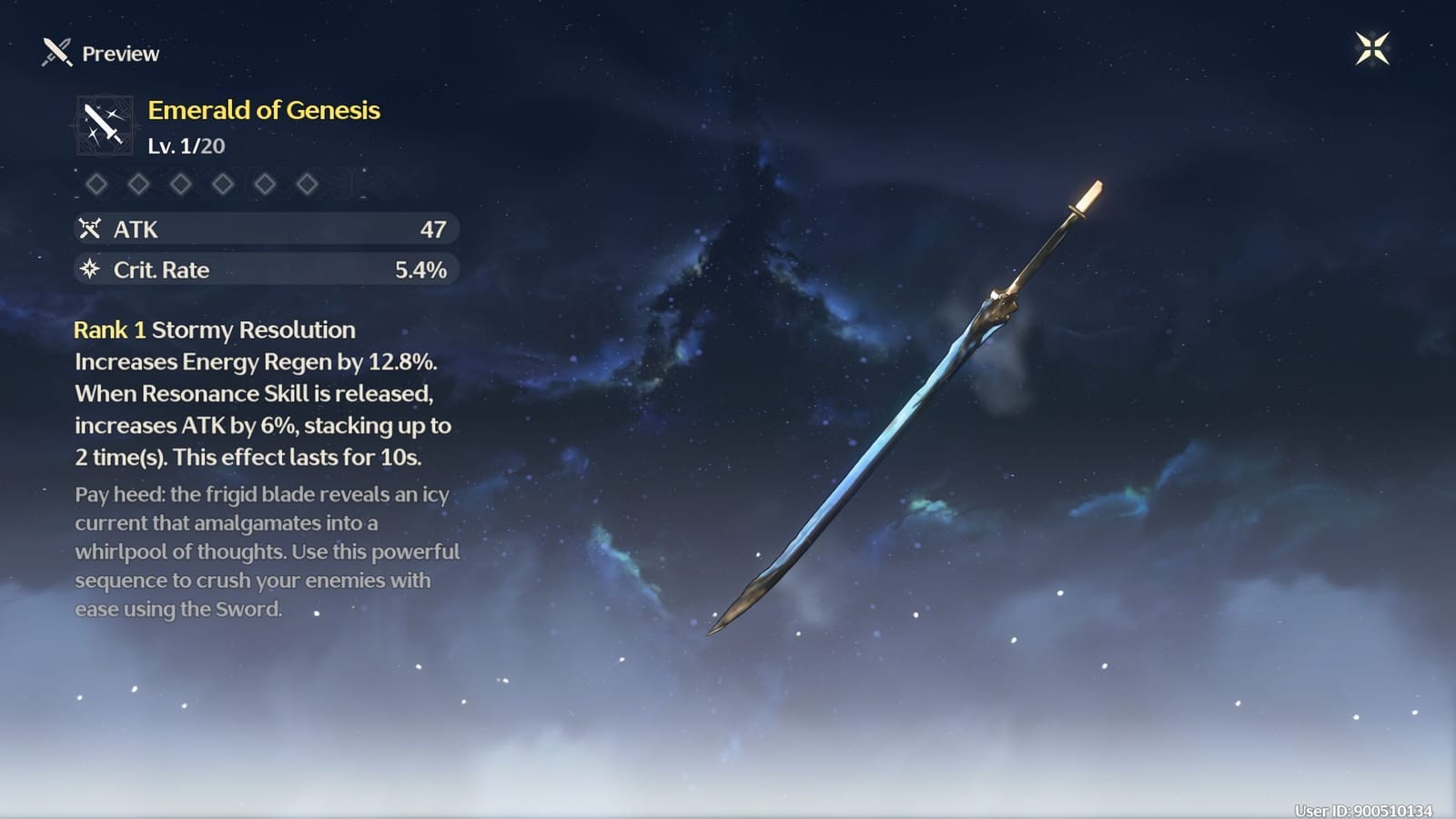
Task: Click the ATK crossed-swords stat icon
Action: 90,229
